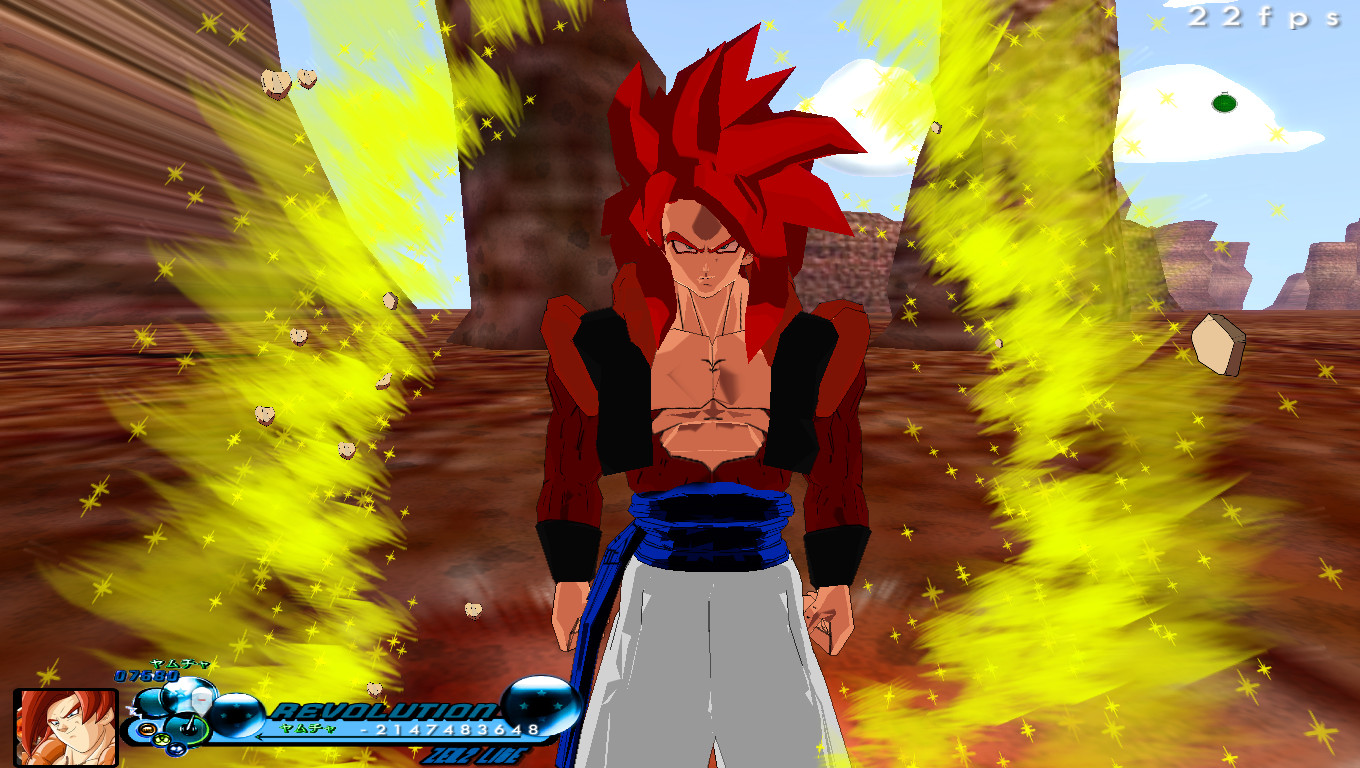
Task: Switch to the 2012 LIVE tab
Action: coord(477,756)
